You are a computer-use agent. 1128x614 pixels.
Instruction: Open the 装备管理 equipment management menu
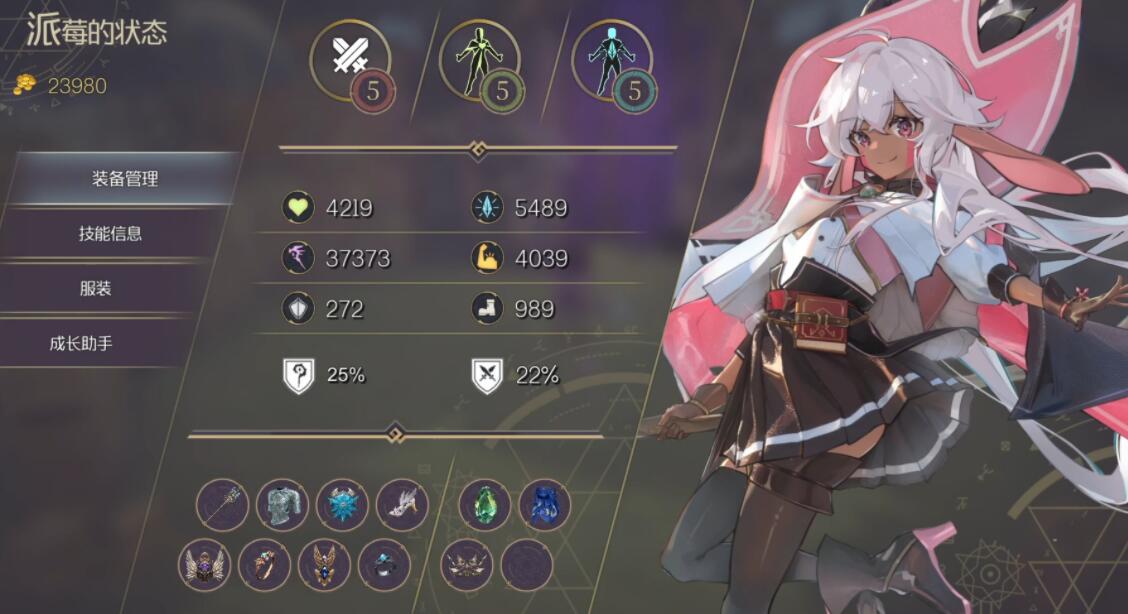[x=124, y=179]
